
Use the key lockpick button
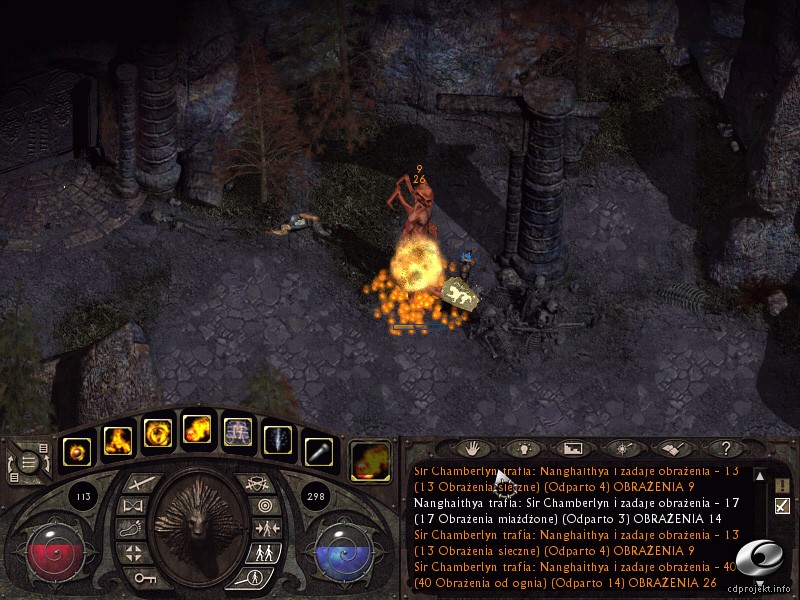(138, 576)
